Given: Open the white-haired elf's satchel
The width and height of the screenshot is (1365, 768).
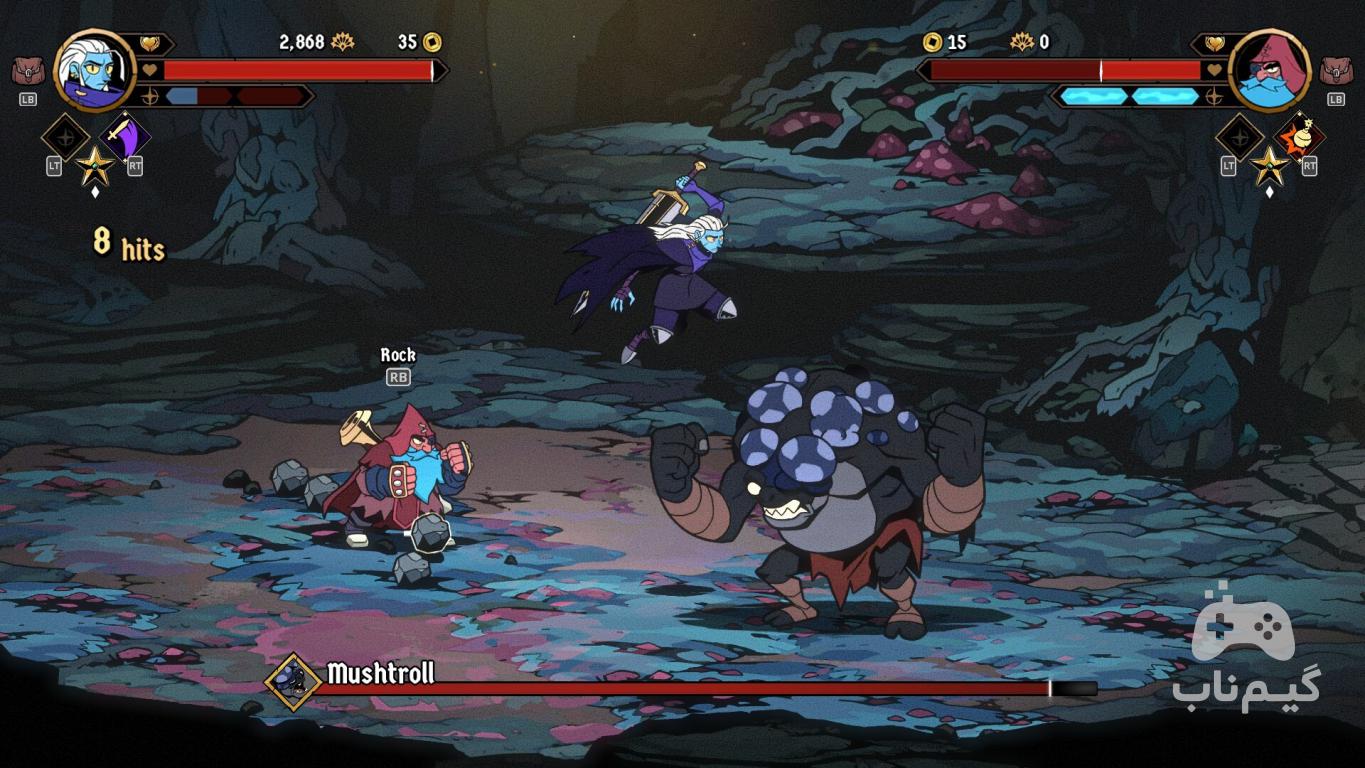Looking at the screenshot, I should coord(27,72).
